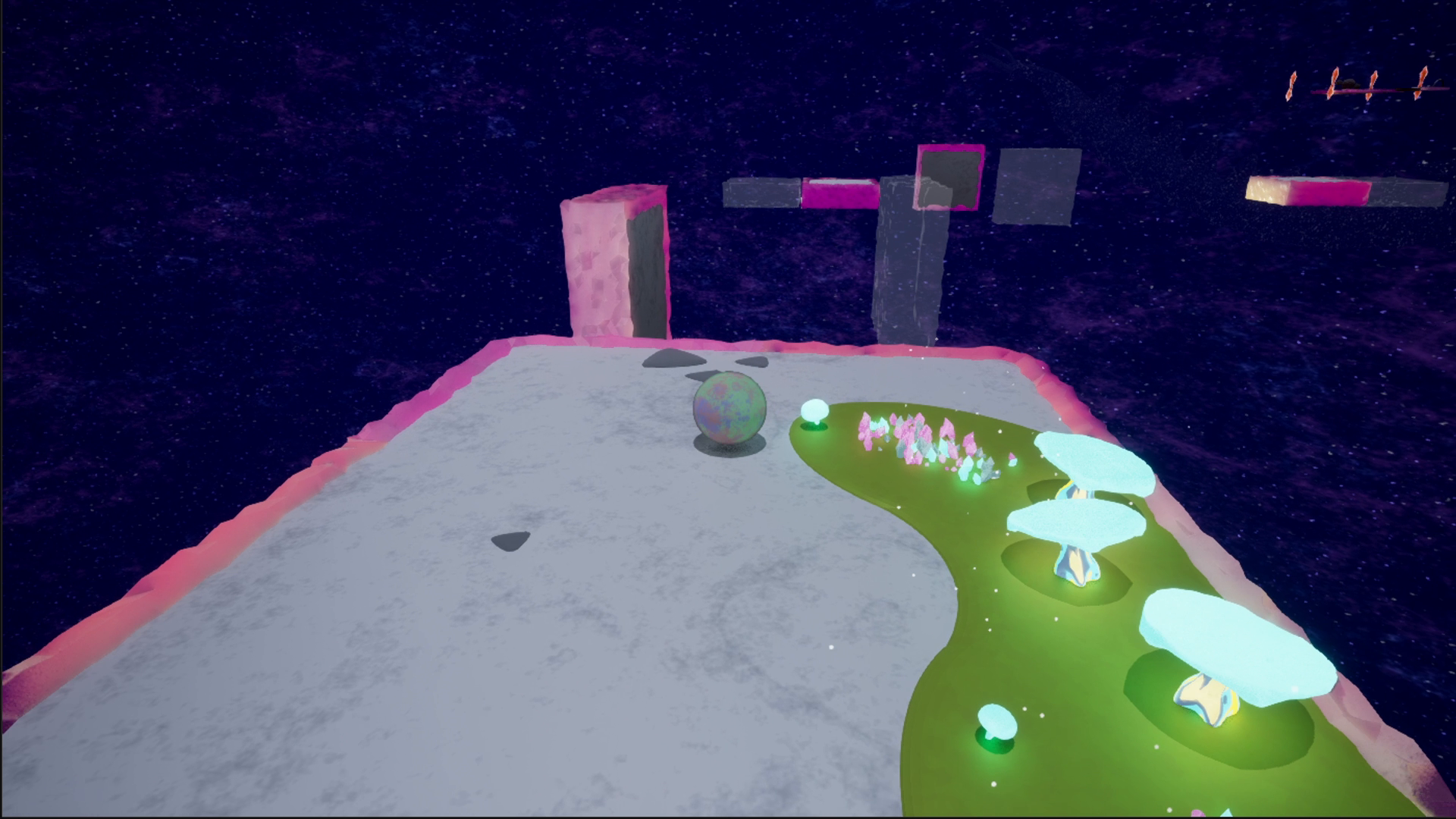1456x819 pixels.
Task: Click the small gray rock on the white ground
Action: coord(510,540)
